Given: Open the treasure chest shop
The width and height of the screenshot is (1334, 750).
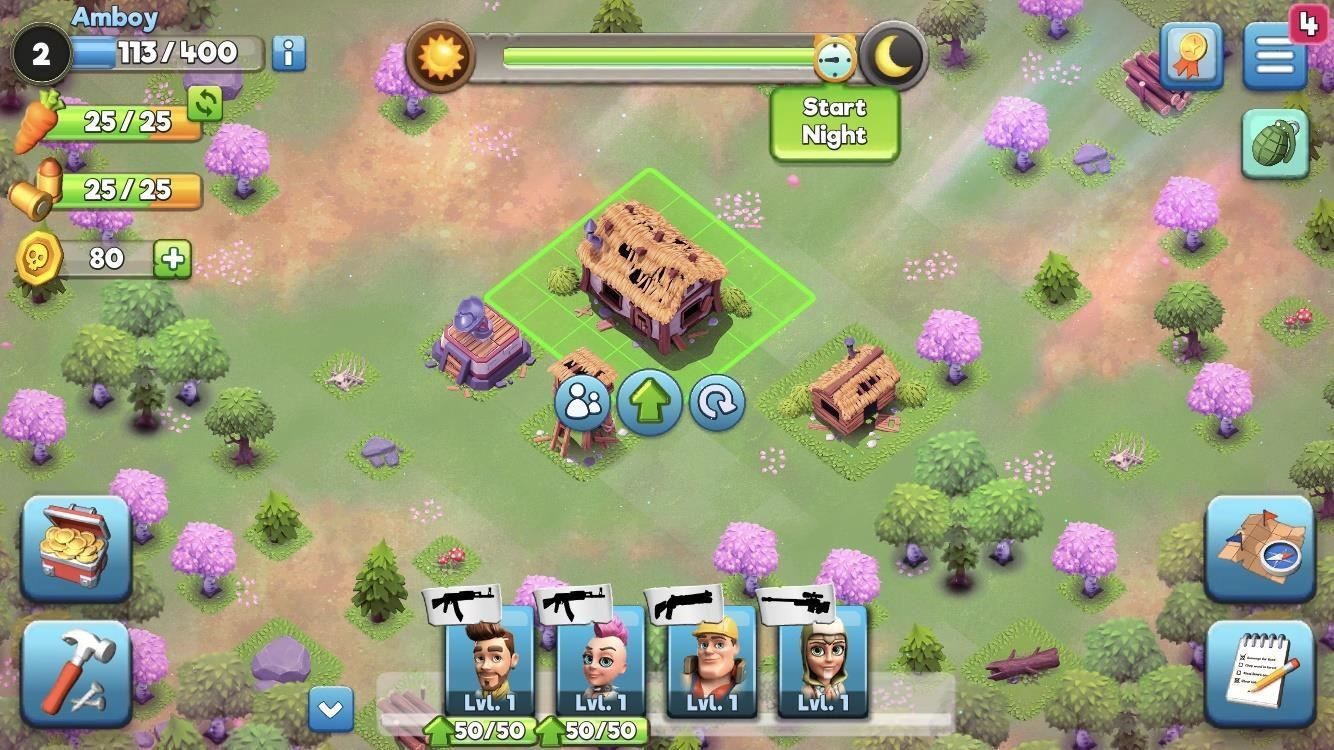Looking at the screenshot, I should [x=76, y=549].
